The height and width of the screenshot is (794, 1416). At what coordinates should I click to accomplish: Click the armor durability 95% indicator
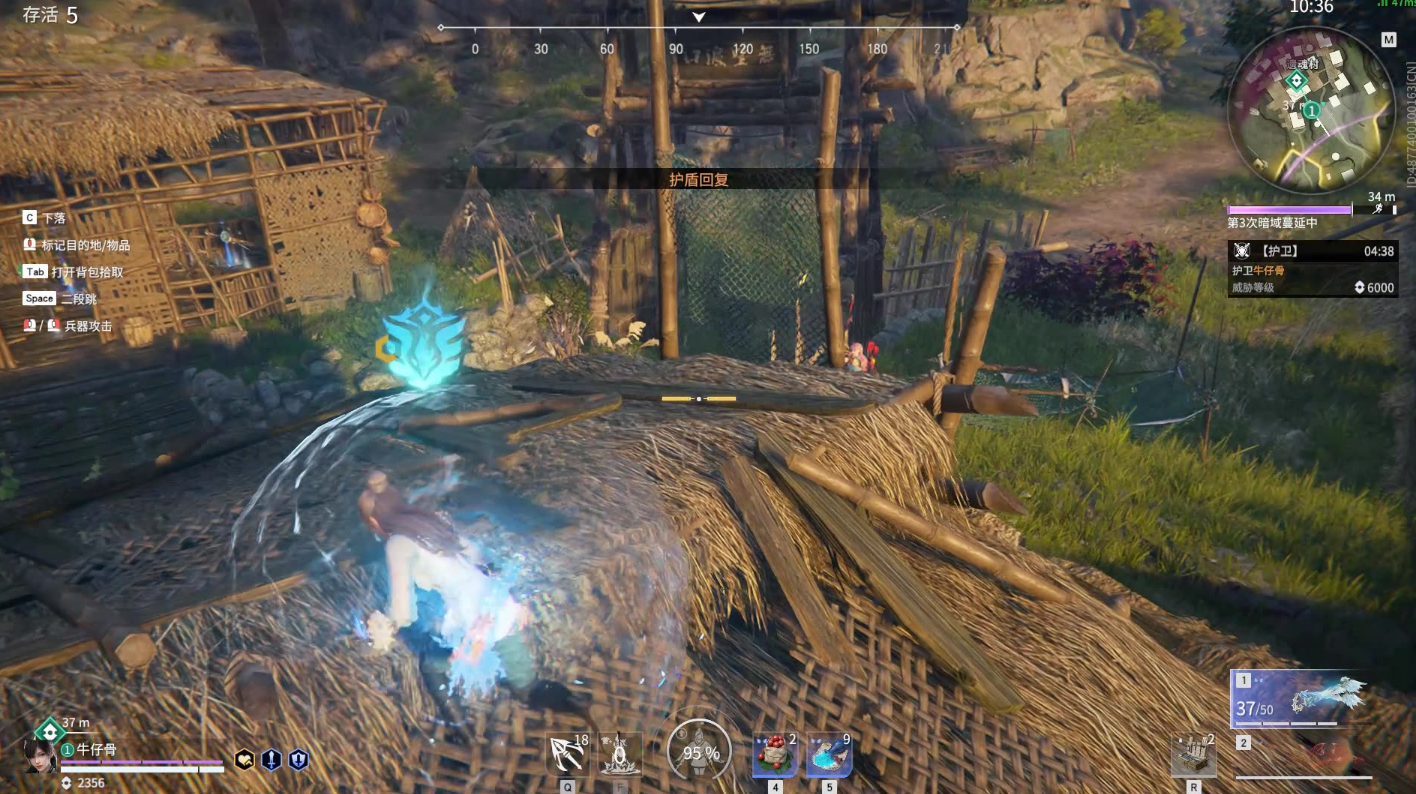click(x=699, y=751)
